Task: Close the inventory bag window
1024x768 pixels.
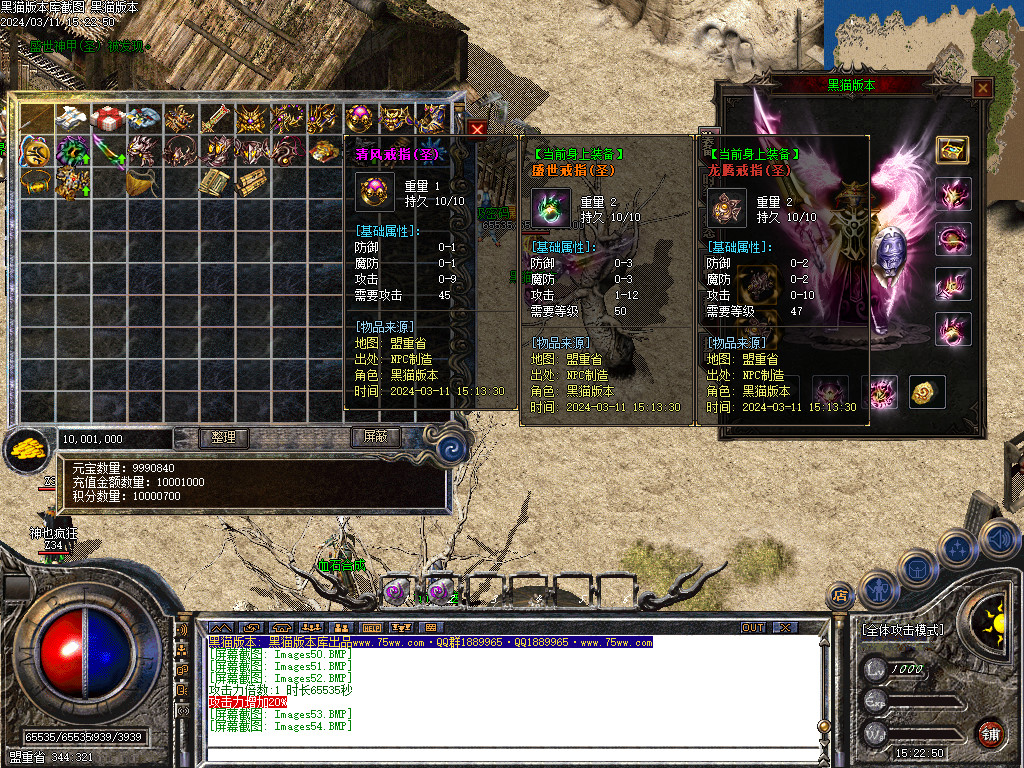Action: click(x=478, y=129)
